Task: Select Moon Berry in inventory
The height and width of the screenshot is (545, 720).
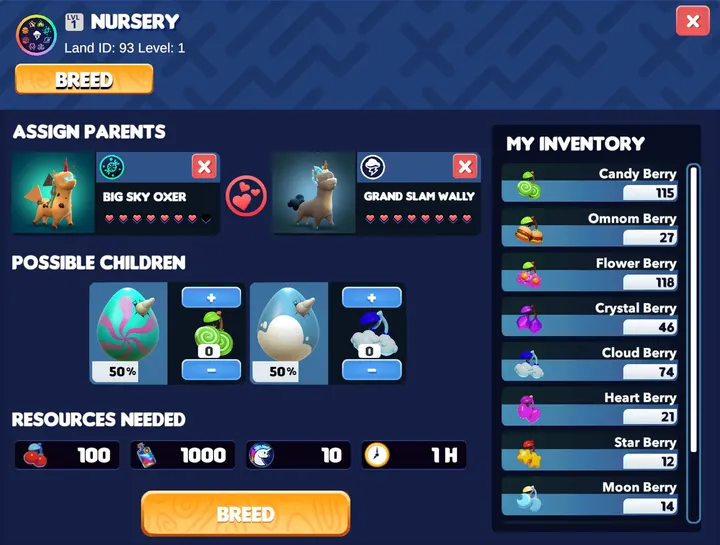Action: [x=590, y=497]
